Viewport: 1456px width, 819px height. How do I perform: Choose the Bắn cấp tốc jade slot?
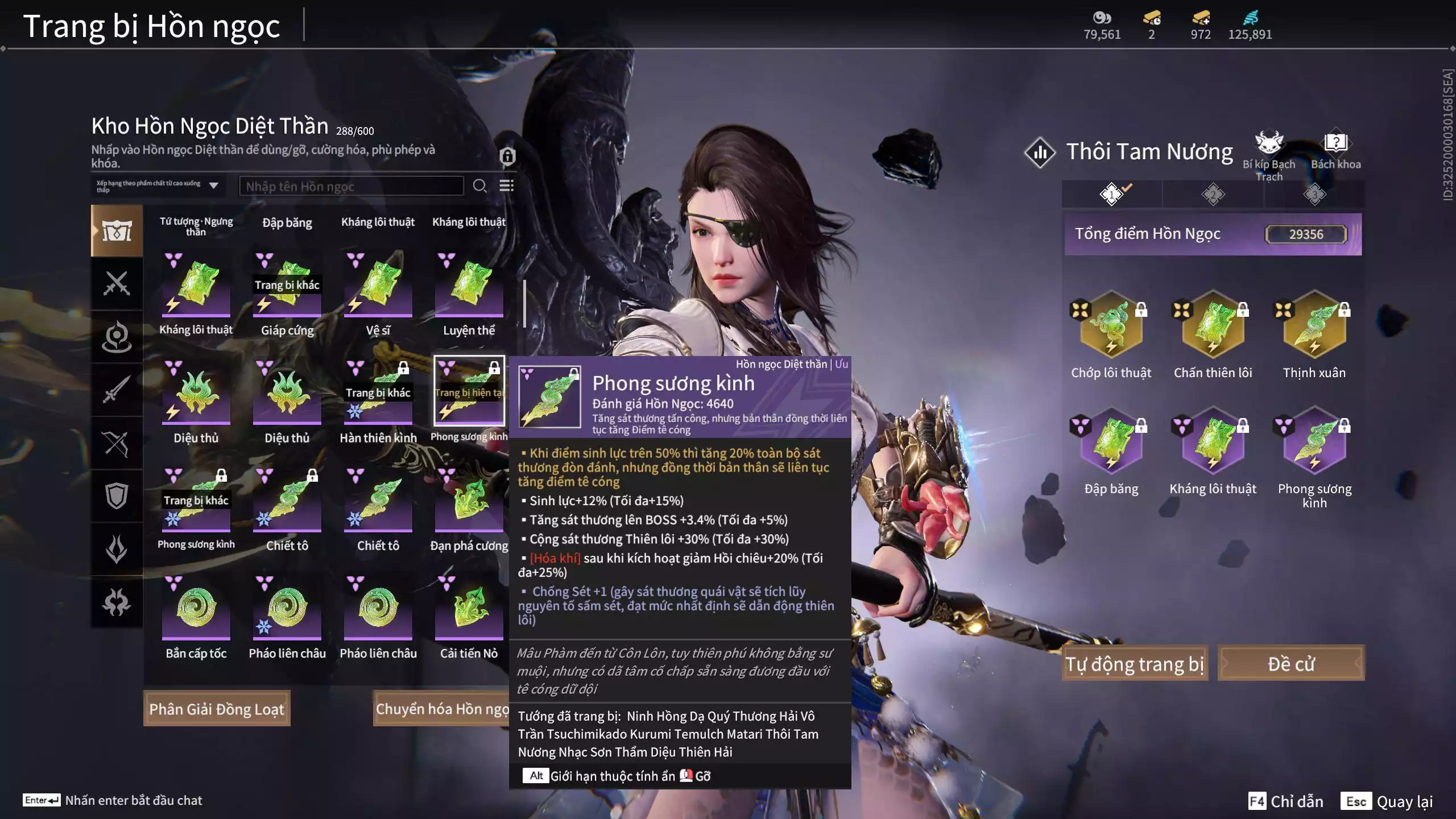click(x=196, y=609)
